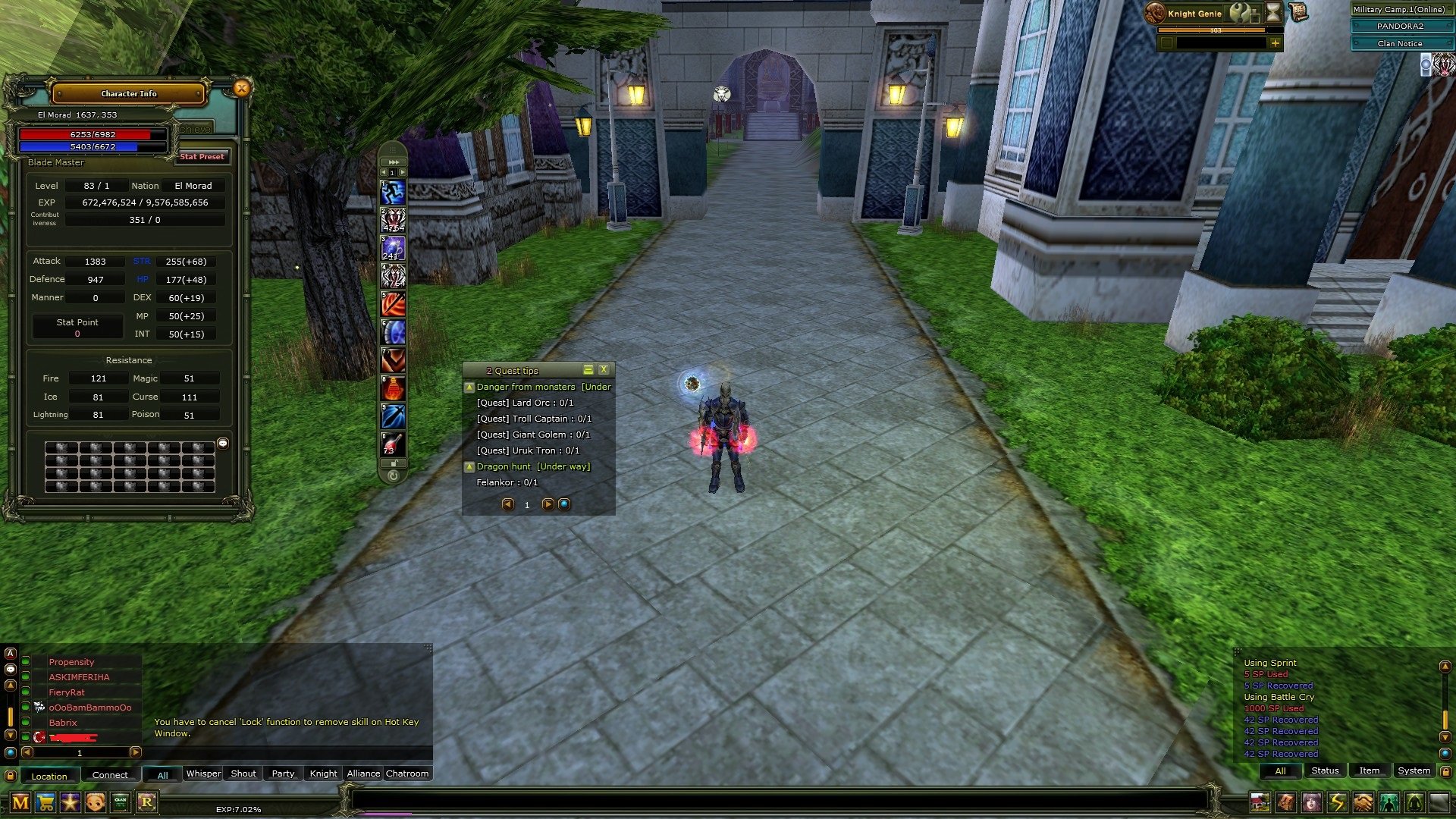Click the gold M menu icon
1456x819 pixels.
coord(20,802)
